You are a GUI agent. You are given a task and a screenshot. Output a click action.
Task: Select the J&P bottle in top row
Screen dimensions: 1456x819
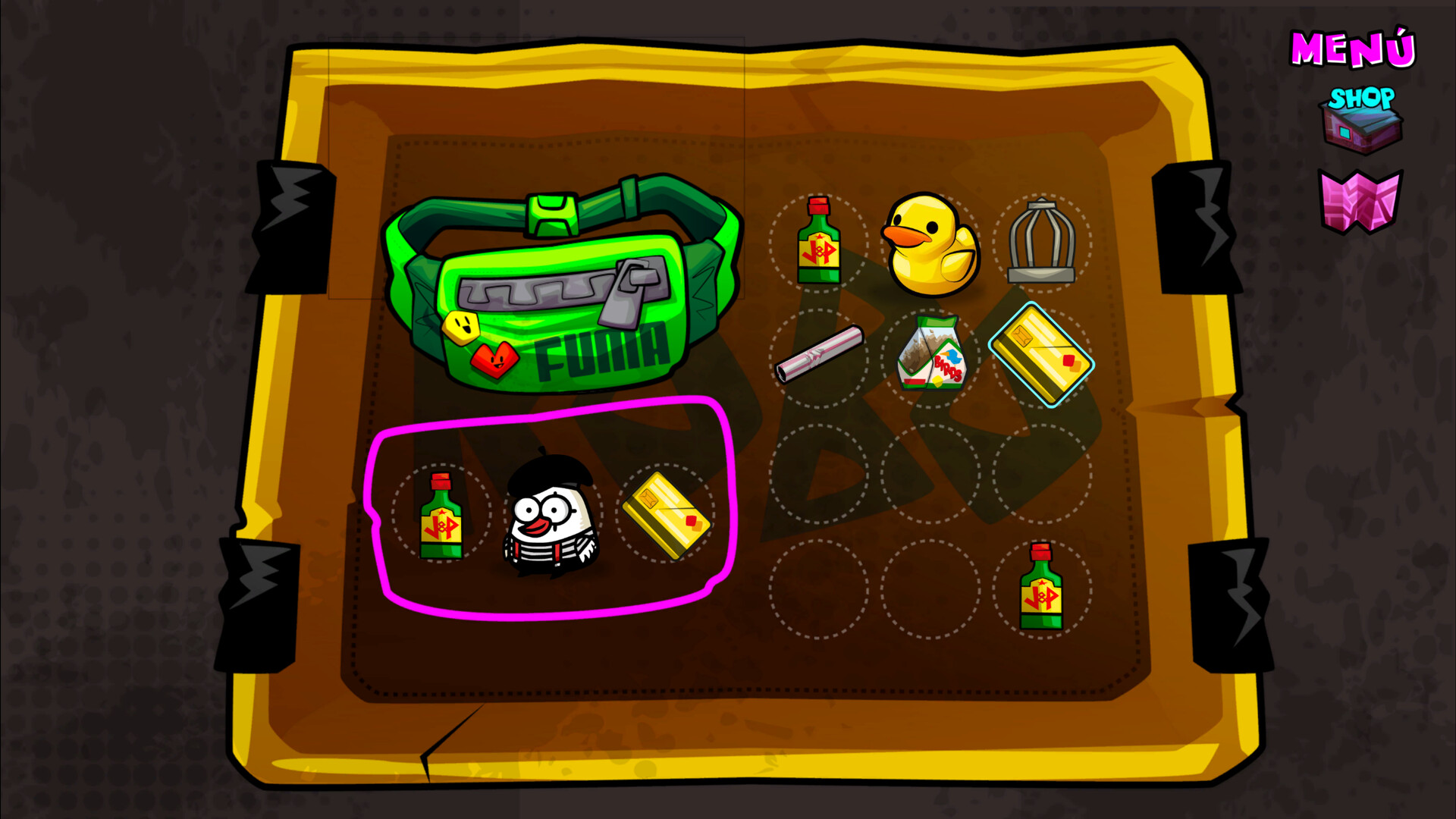[819, 241]
